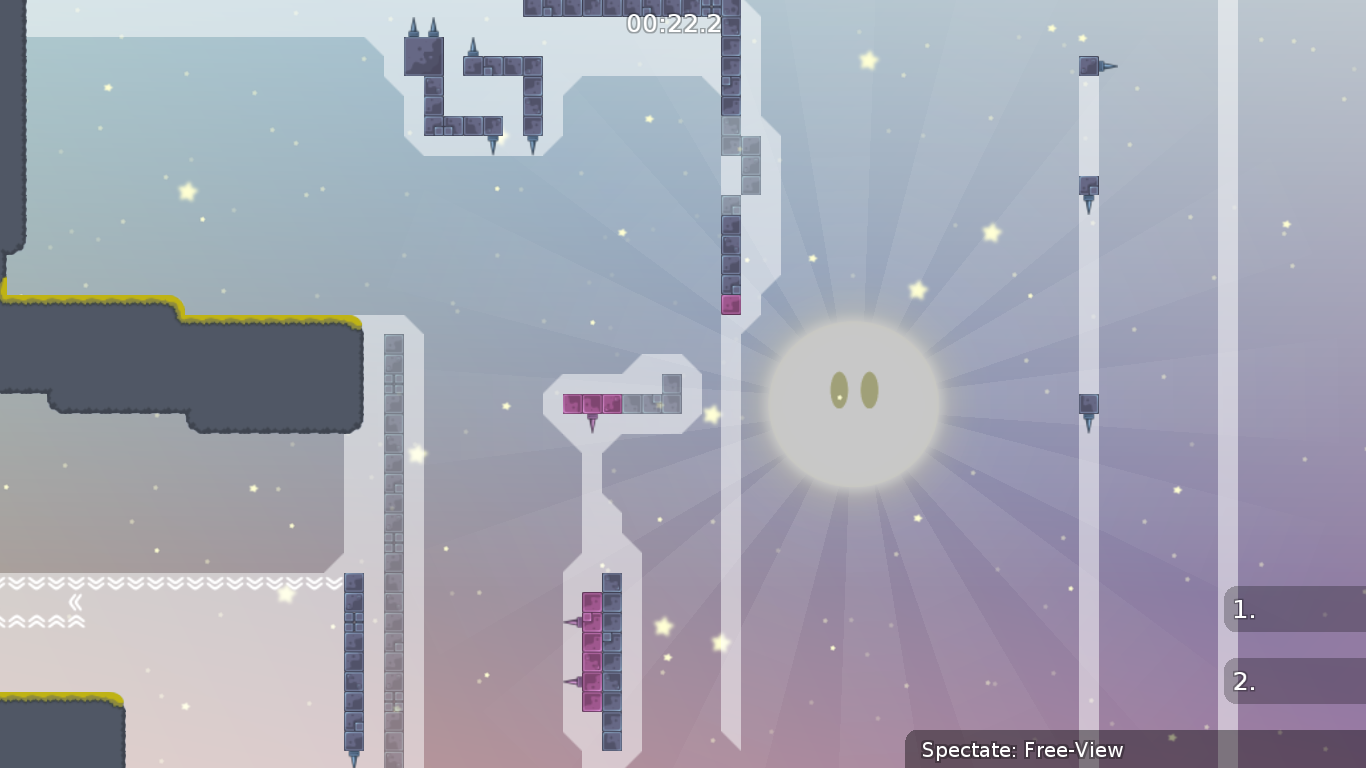Click the pink block row with the downward spike

pyautogui.click(x=592, y=405)
